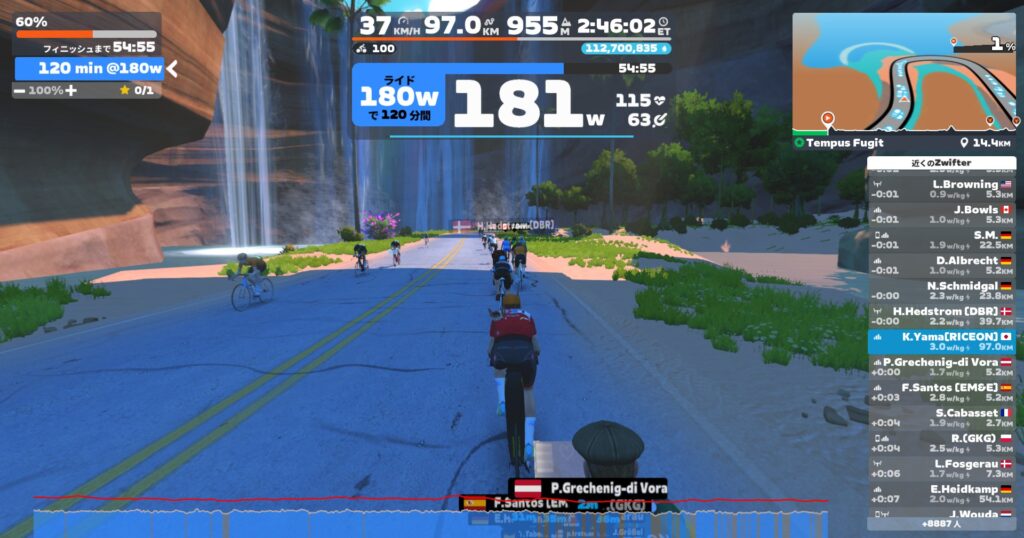This screenshot has width=1024, height=538.
Task: Show the +8887 riders count footer
Action: point(941,523)
